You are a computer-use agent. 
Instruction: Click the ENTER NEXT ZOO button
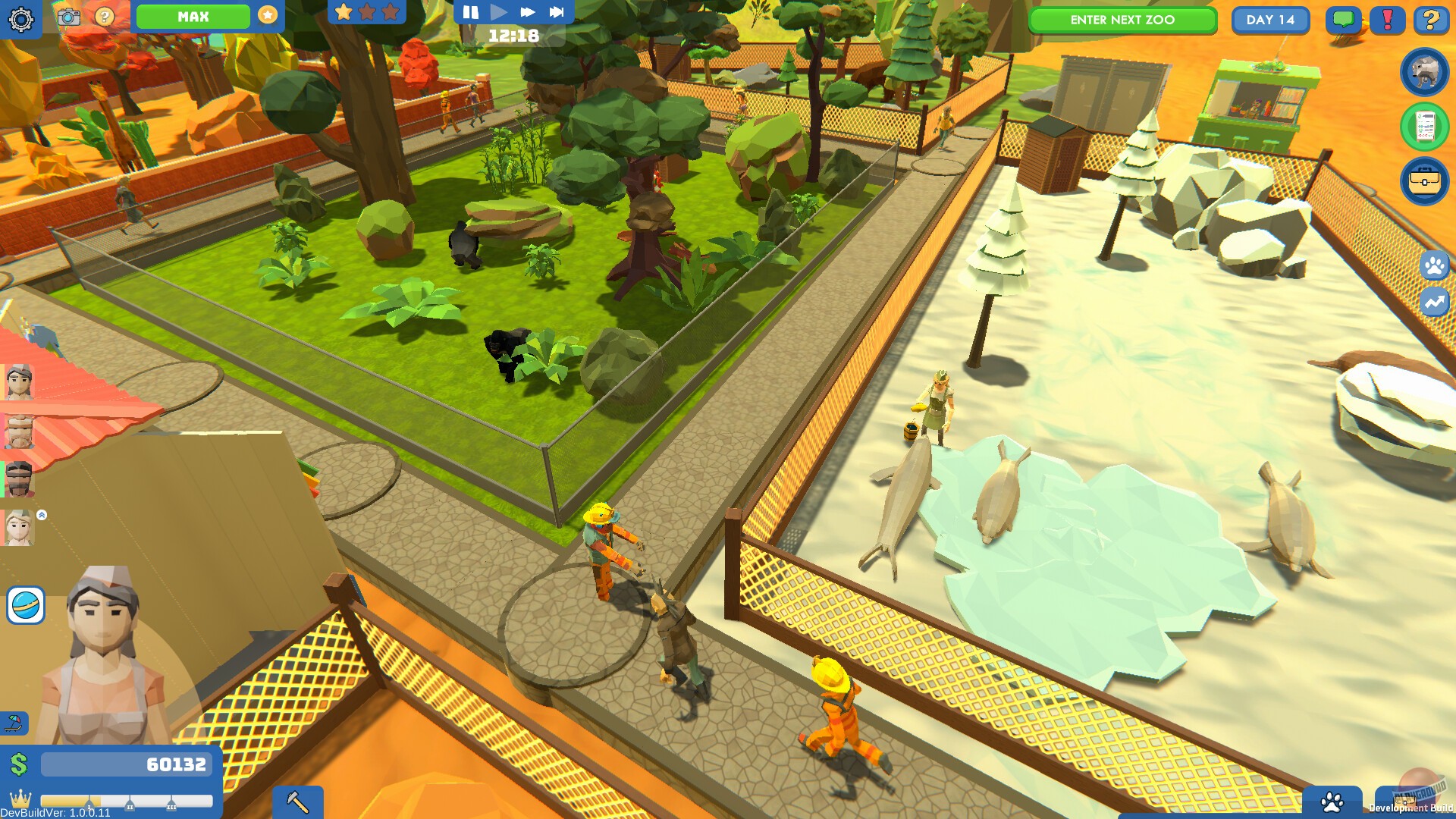1122,20
